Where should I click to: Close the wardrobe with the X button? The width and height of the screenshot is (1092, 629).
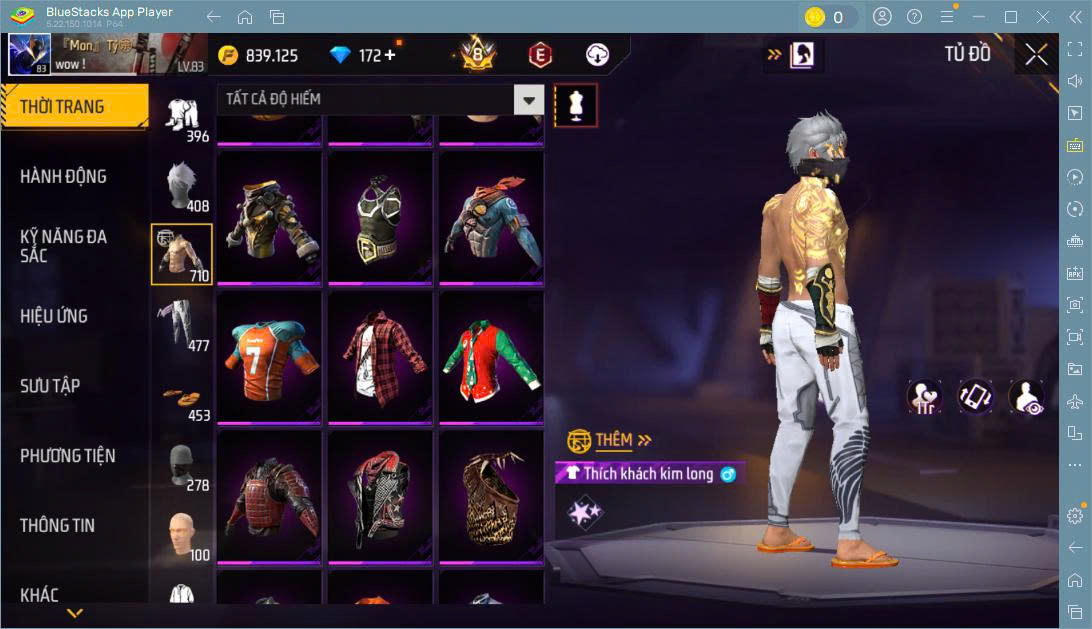1037,55
